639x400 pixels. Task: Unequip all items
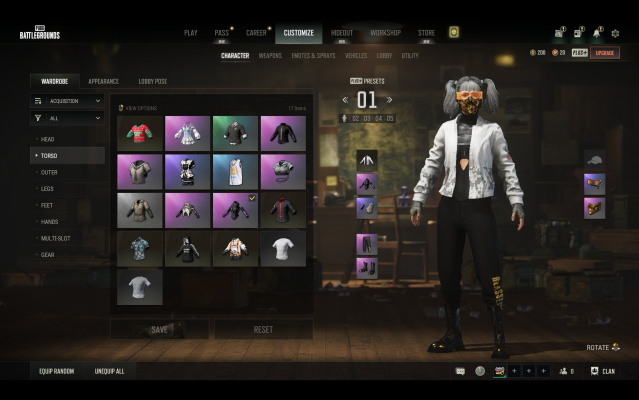pyautogui.click(x=109, y=371)
